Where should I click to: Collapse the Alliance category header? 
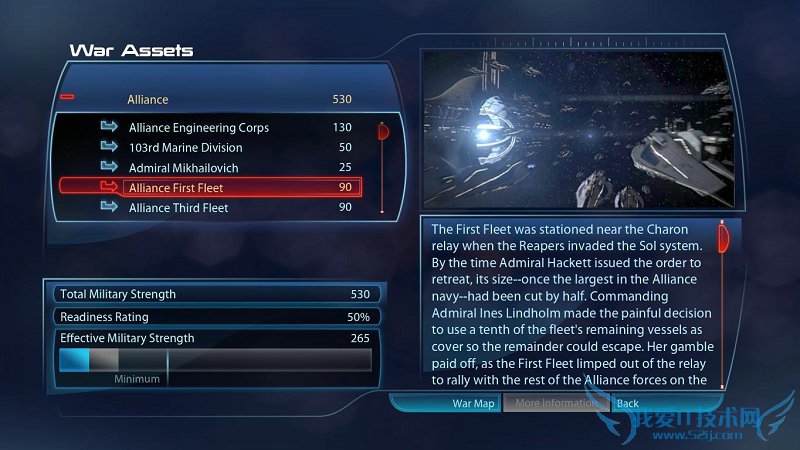pyautogui.click(x=68, y=98)
